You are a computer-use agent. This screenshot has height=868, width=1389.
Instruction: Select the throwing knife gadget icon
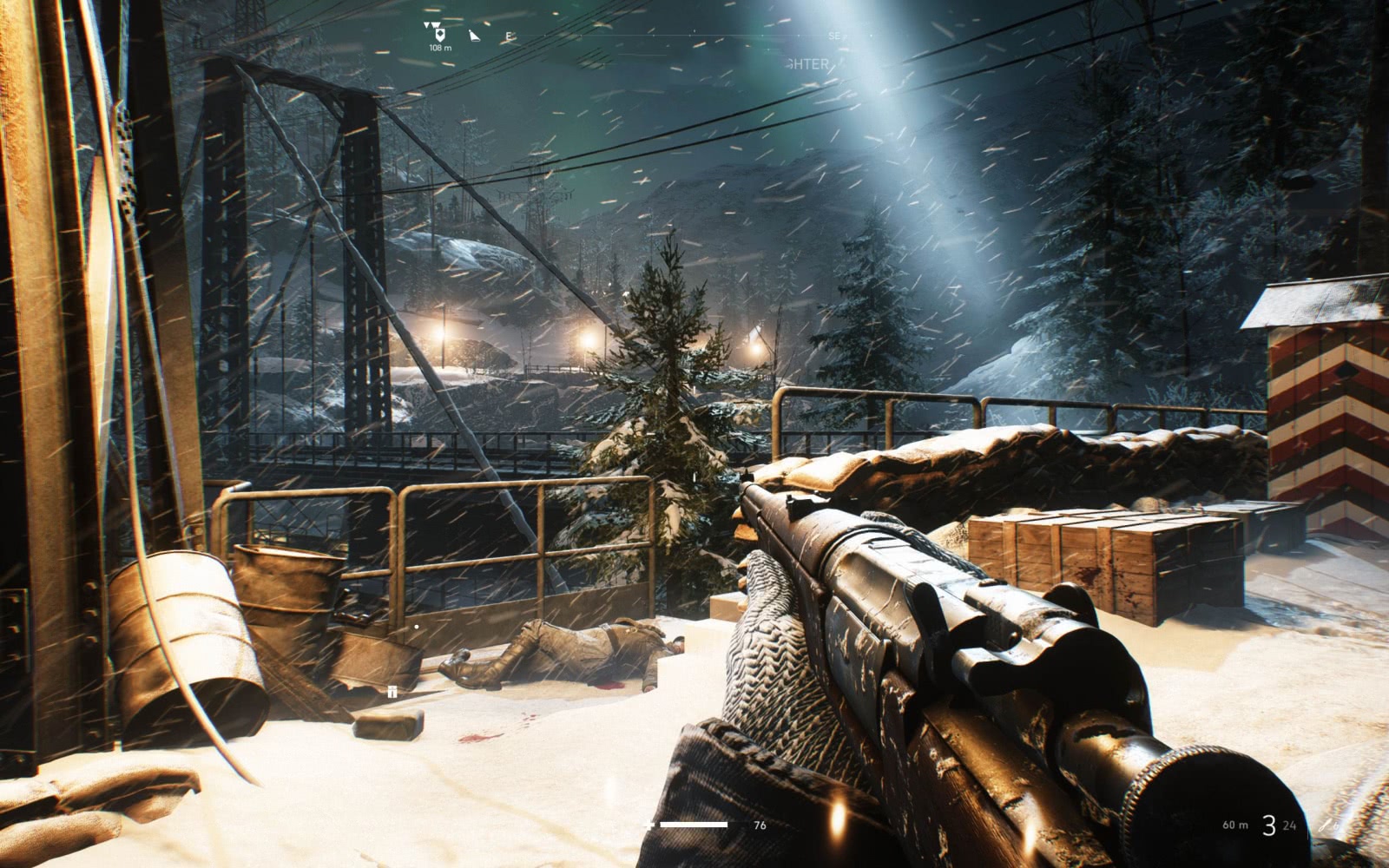[1326, 825]
